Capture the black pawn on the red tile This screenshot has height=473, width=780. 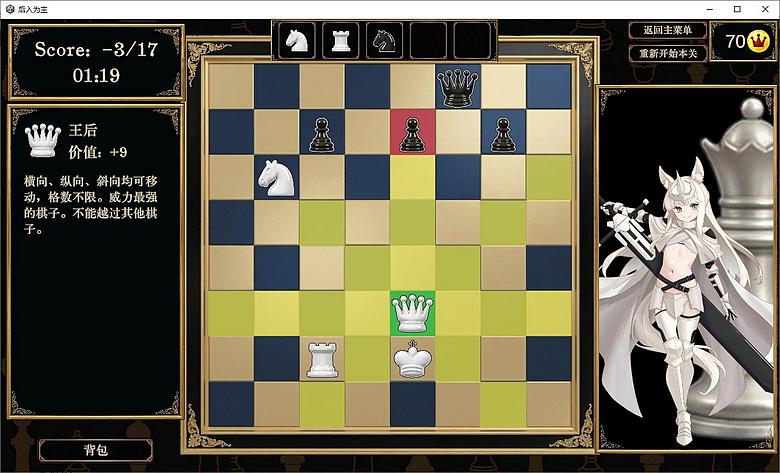411,132
